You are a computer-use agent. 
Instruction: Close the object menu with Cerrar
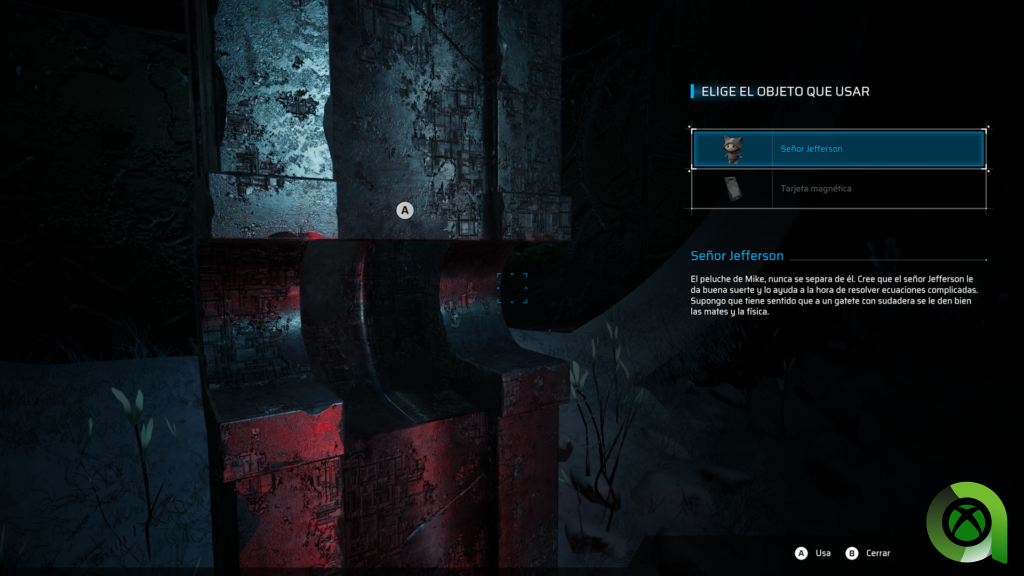(x=877, y=553)
